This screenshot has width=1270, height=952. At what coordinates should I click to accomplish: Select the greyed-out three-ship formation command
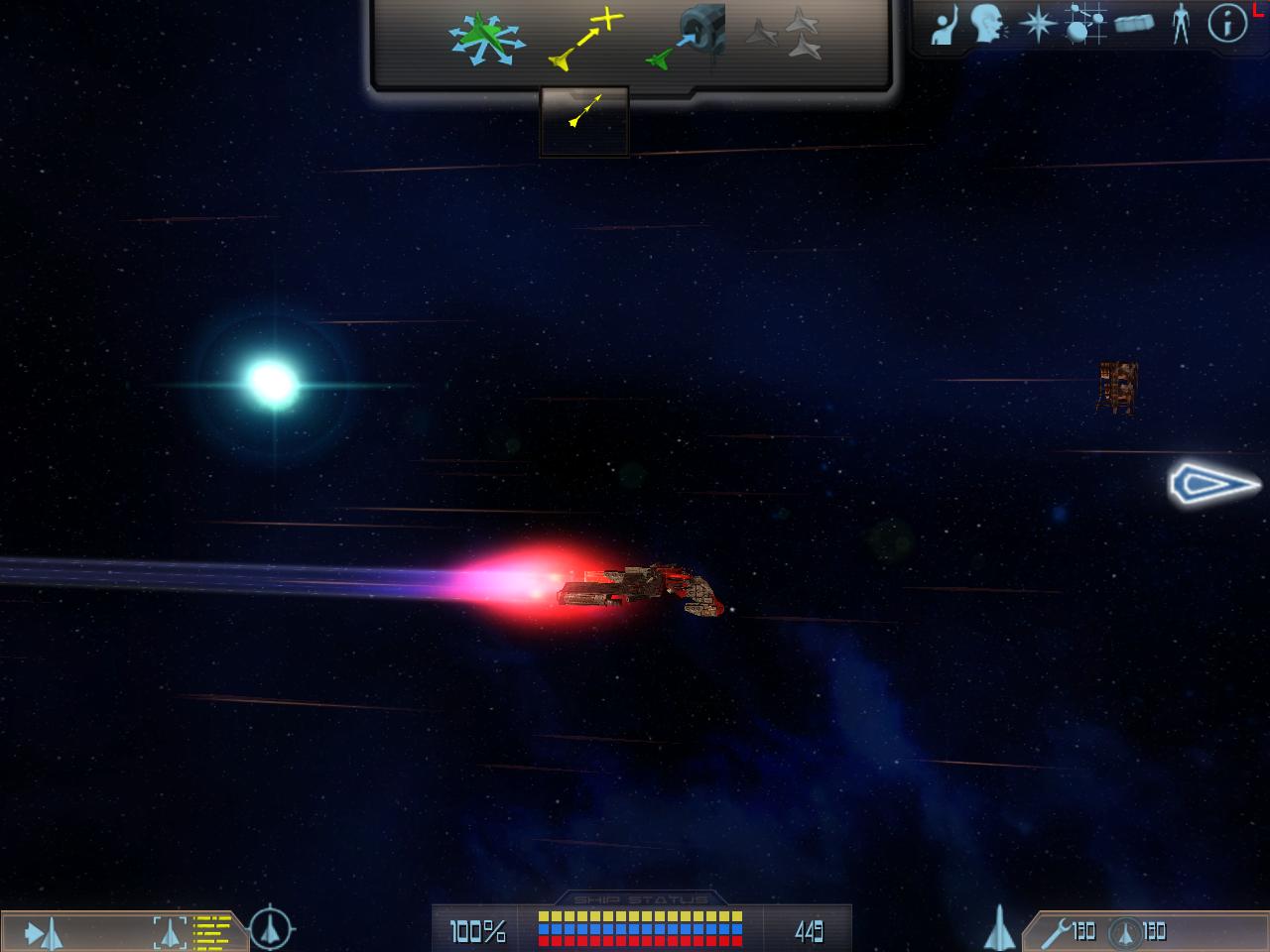[784, 36]
